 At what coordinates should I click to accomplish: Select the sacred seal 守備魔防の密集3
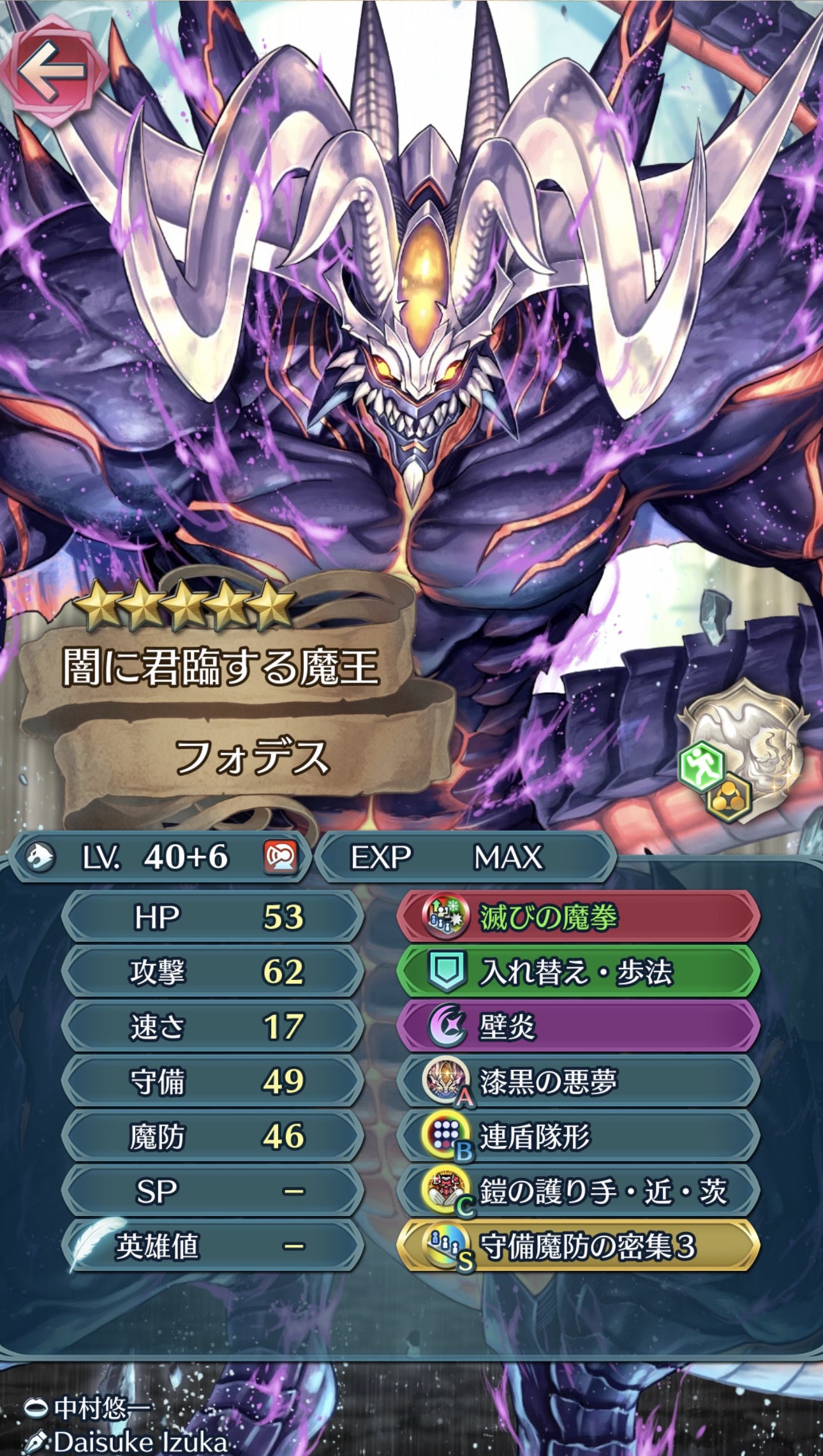[578, 1246]
